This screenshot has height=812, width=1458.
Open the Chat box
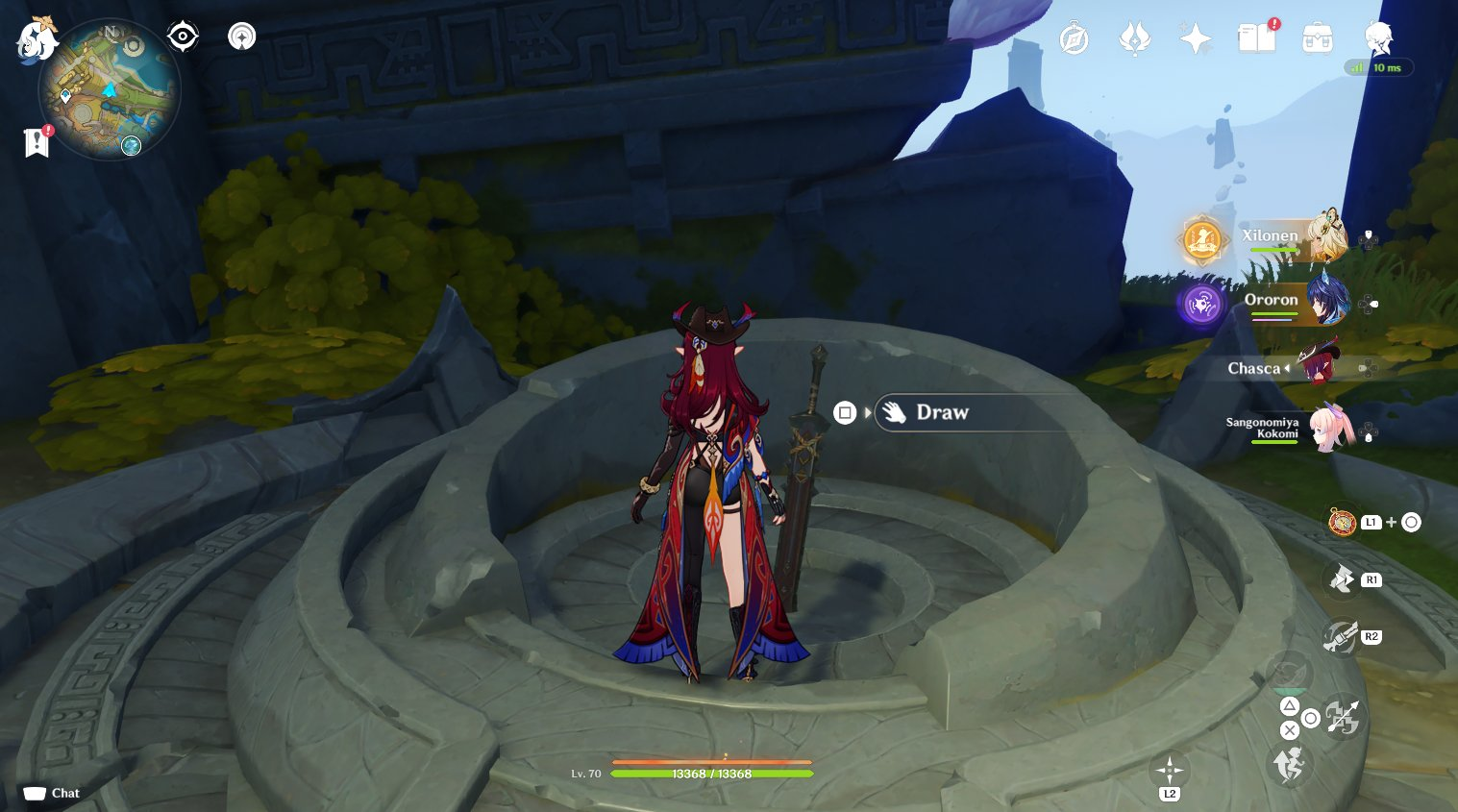click(x=52, y=793)
